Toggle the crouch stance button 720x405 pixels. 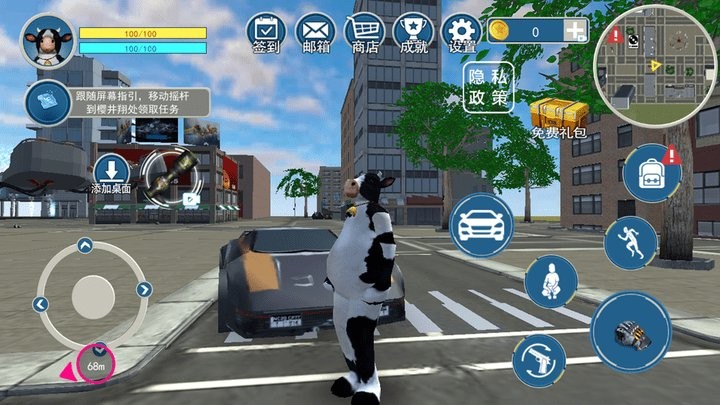(x=551, y=282)
